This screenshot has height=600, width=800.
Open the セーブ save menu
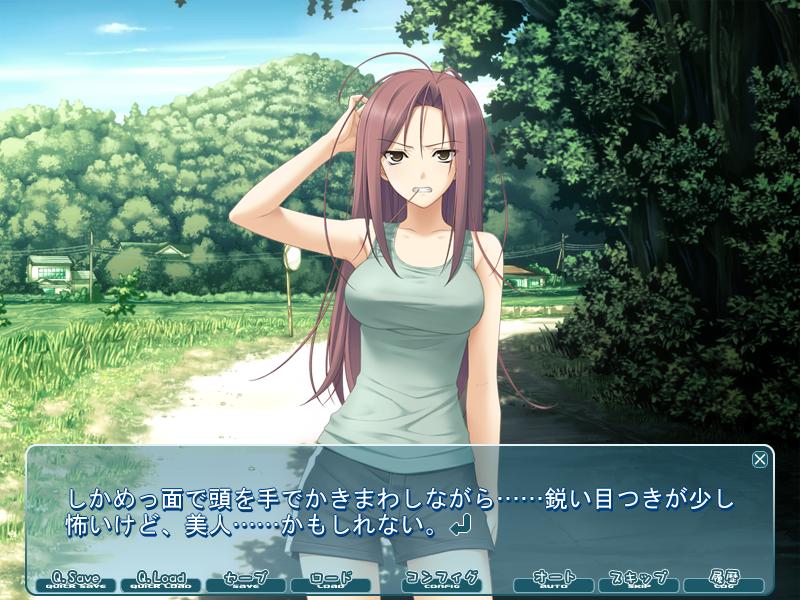coord(245,581)
